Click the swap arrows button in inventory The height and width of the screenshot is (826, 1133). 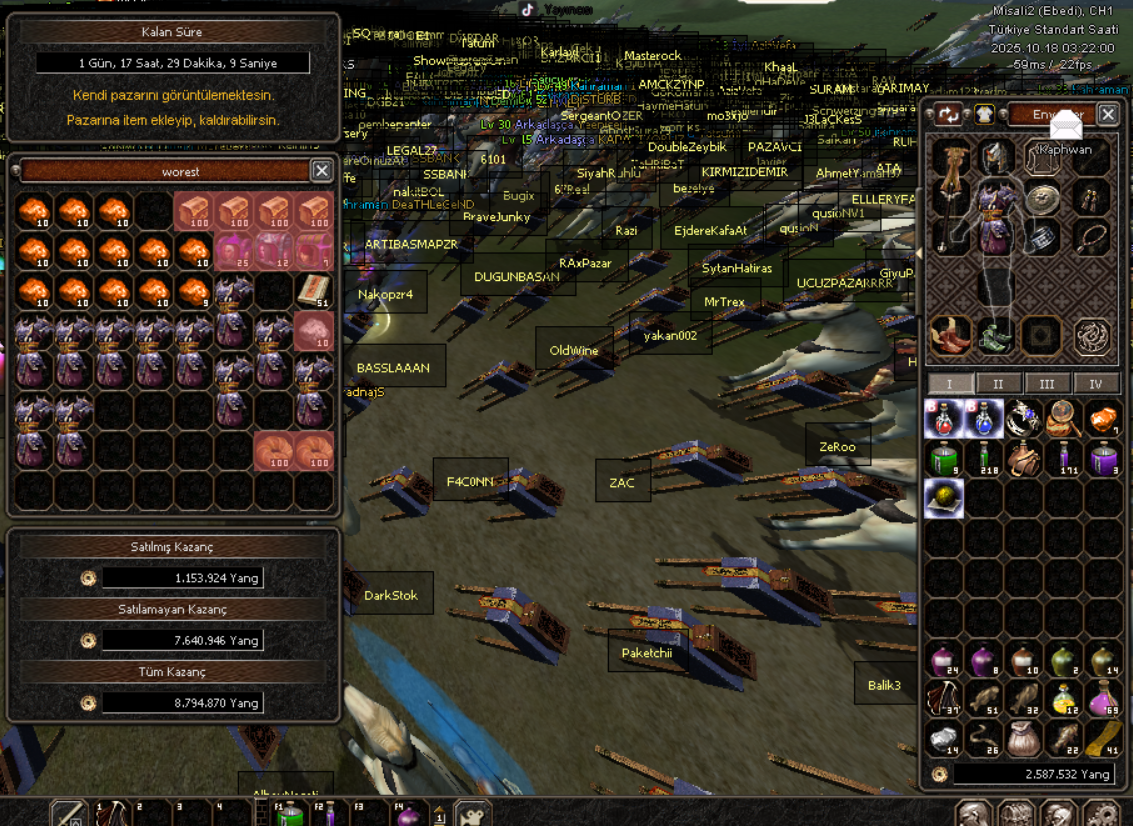[x=948, y=115]
